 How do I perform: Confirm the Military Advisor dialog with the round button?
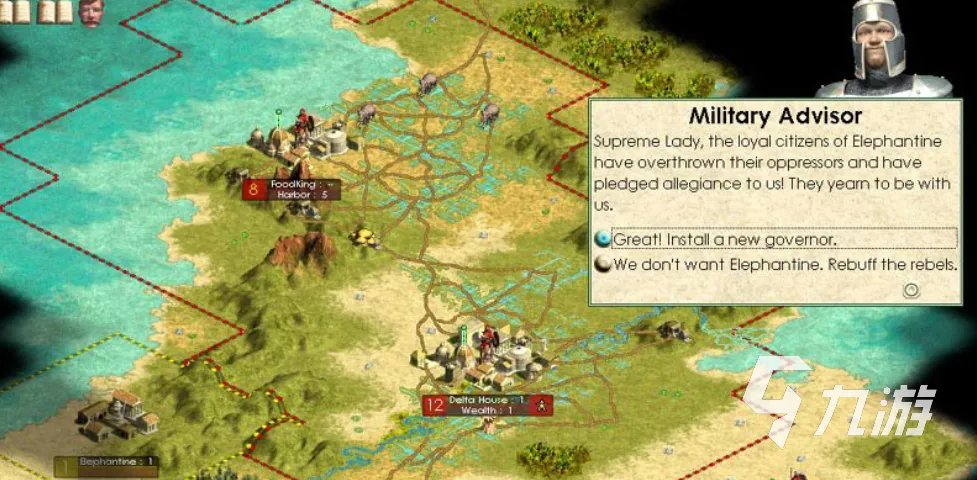point(910,291)
